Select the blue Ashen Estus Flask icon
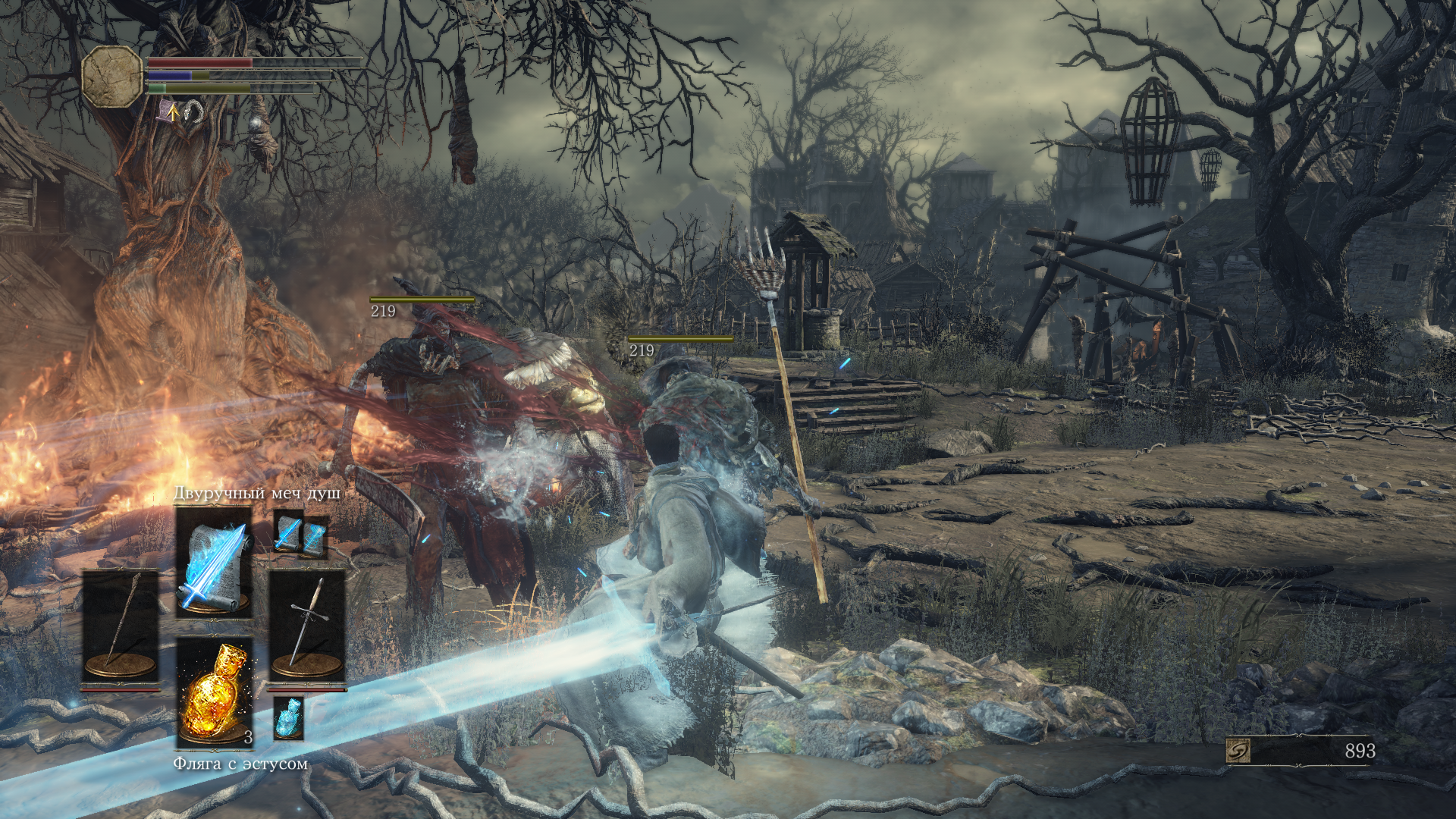 pos(288,717)
